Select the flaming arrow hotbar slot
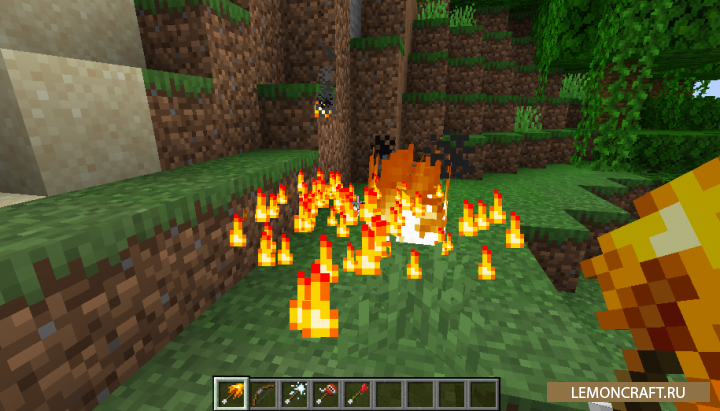 pyautogui.click(x=231, y=392)
